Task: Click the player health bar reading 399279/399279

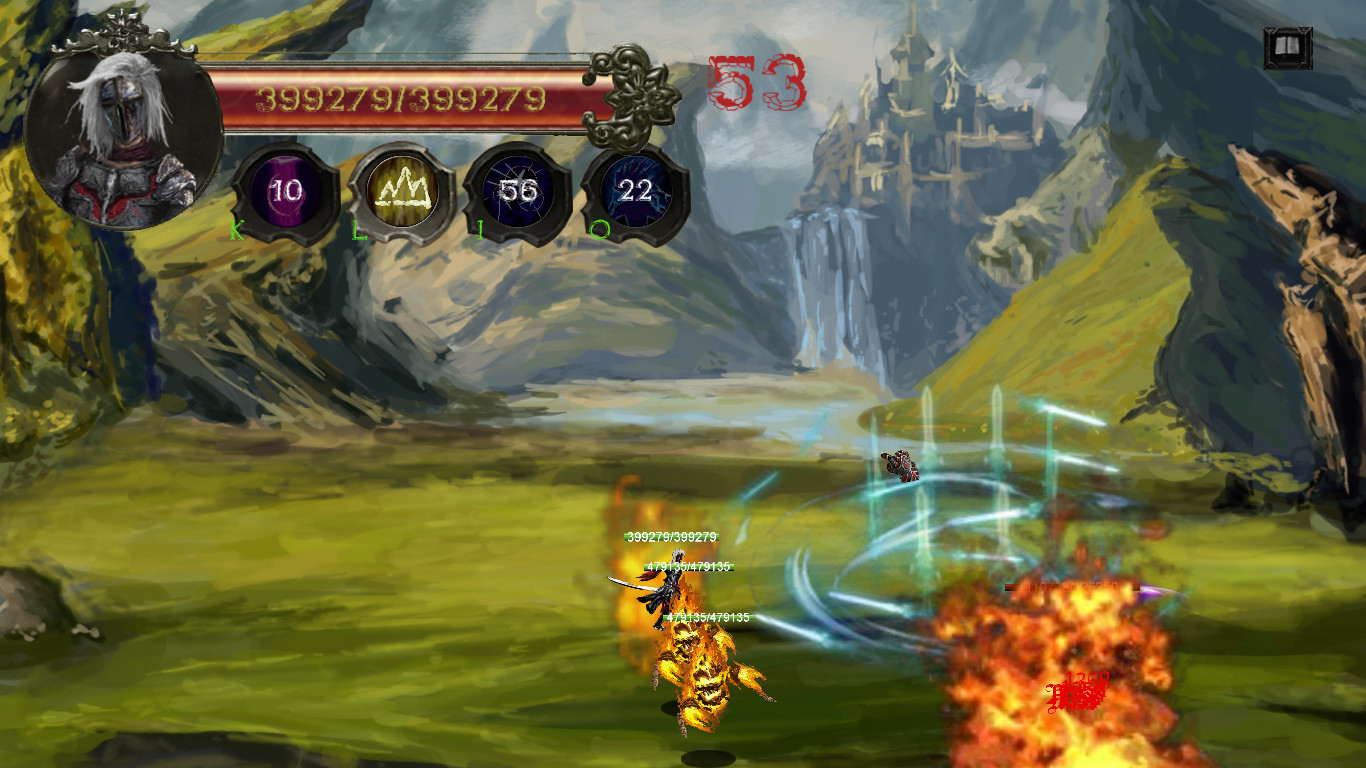Action: coord(400,97)
